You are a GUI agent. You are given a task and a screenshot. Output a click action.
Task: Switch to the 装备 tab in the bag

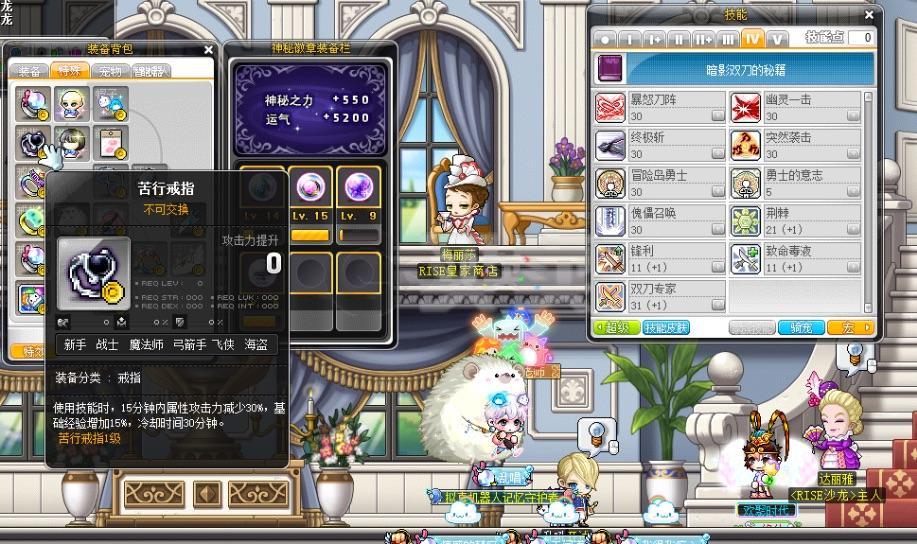coord(30,71)
